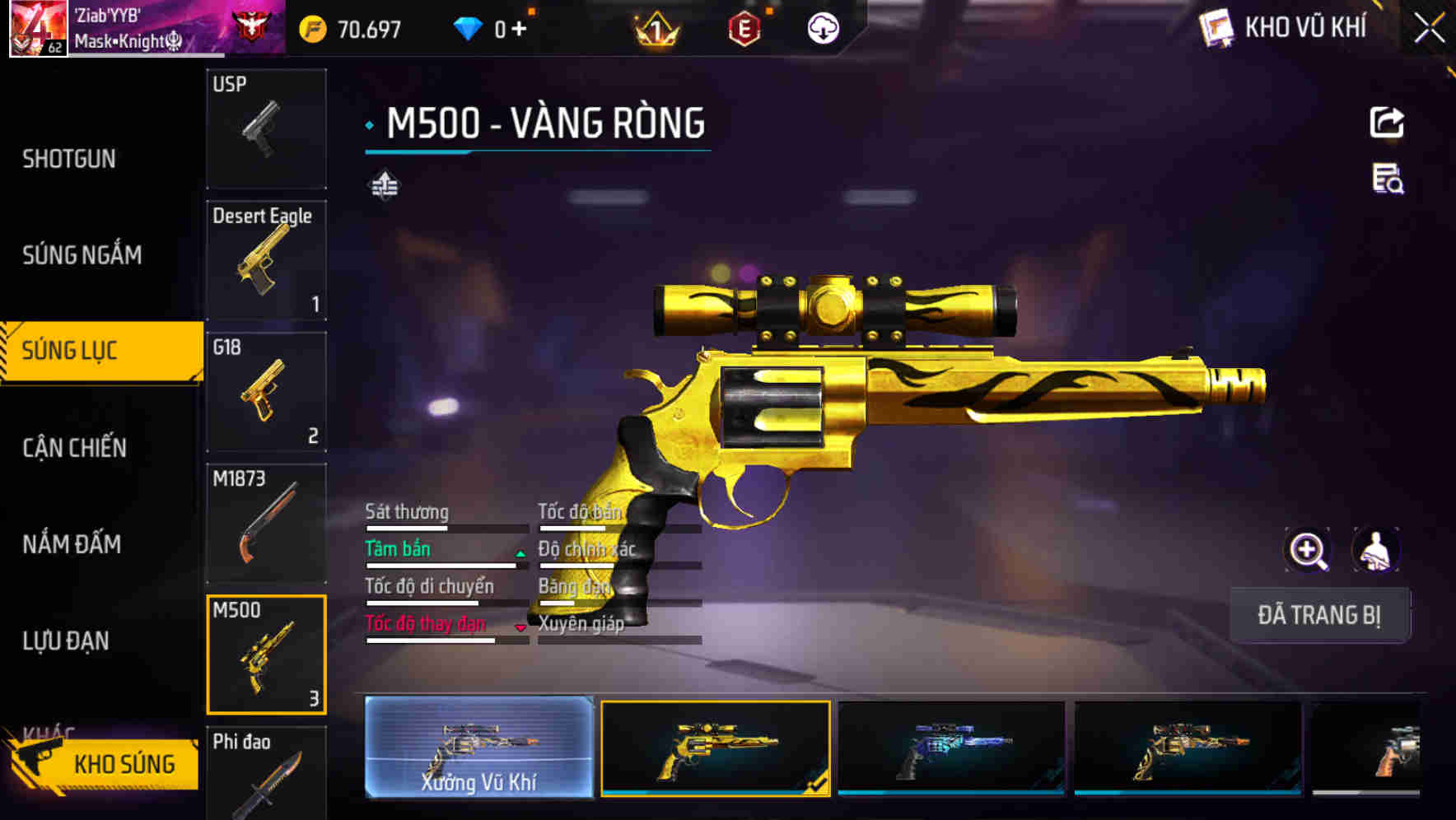Click the ĐÃ TRANG BỊ button
The width and height of the screenshot is (1456, 820).
1319,615
